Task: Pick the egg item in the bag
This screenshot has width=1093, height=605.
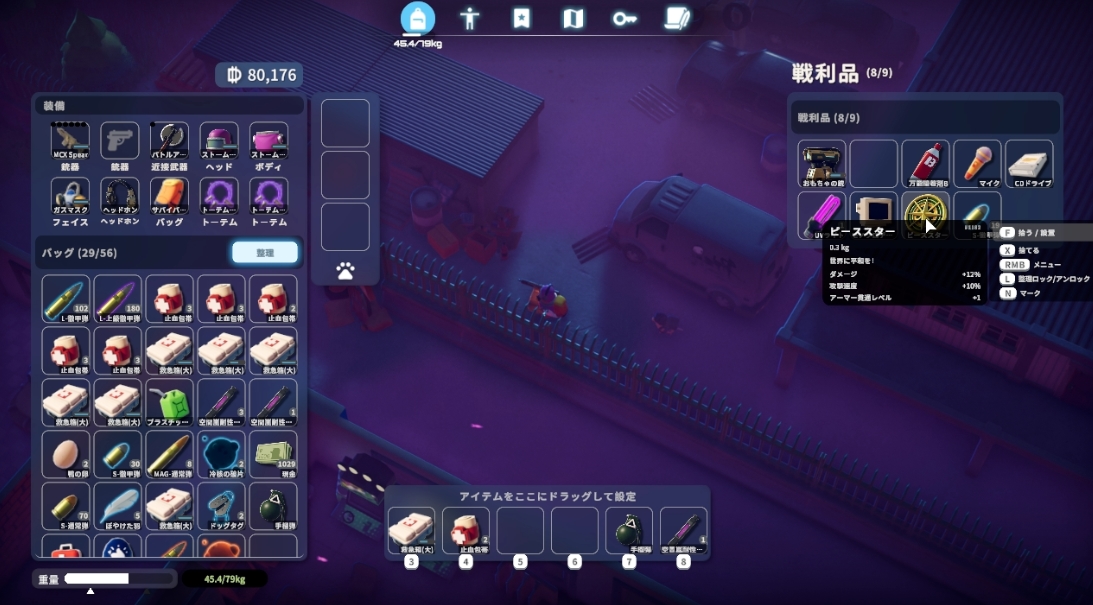Action: [66, 455]
